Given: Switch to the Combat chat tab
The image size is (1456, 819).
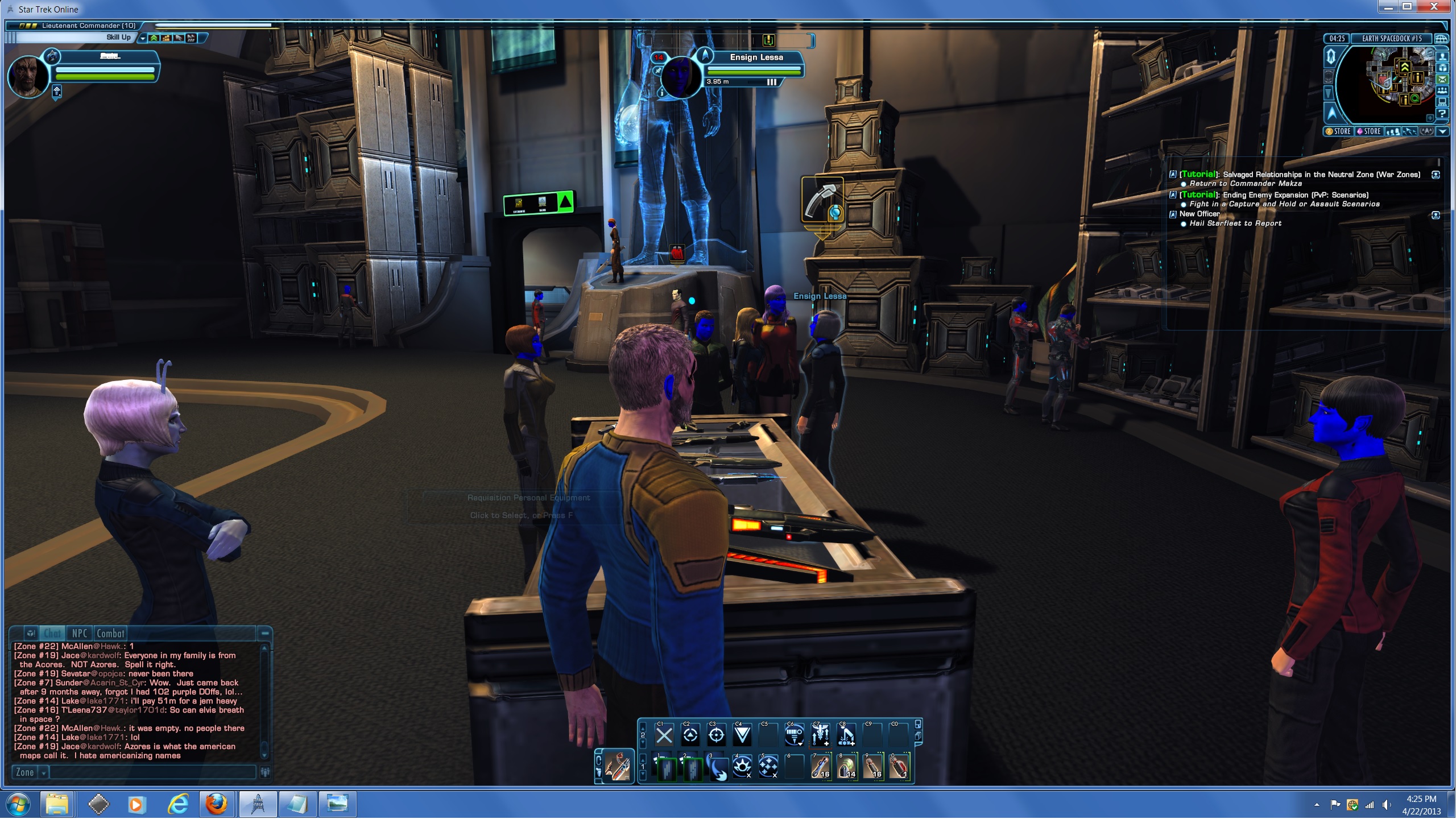Looking at the screenshot, I should [110, 634].
